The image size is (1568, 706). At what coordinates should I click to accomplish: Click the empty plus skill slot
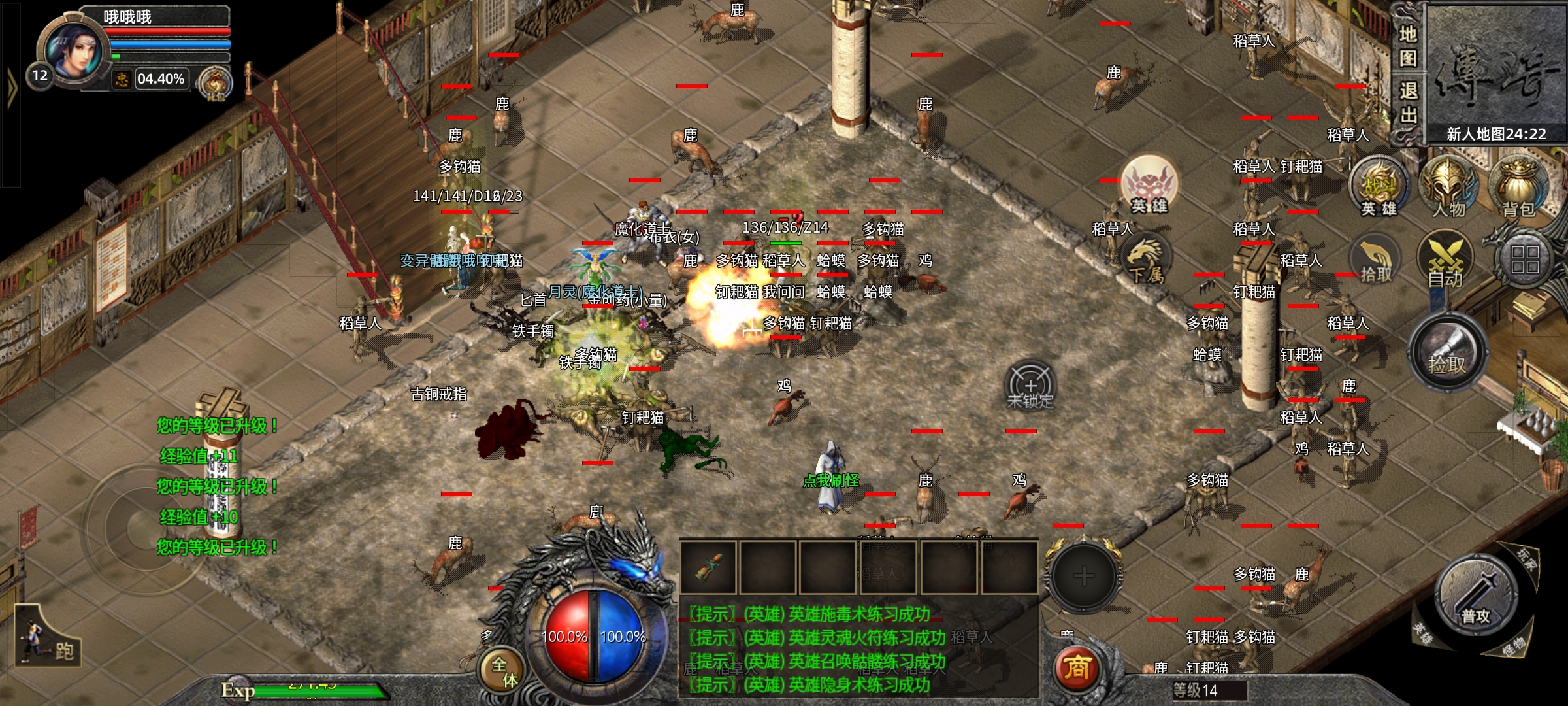click(1083, 577)
